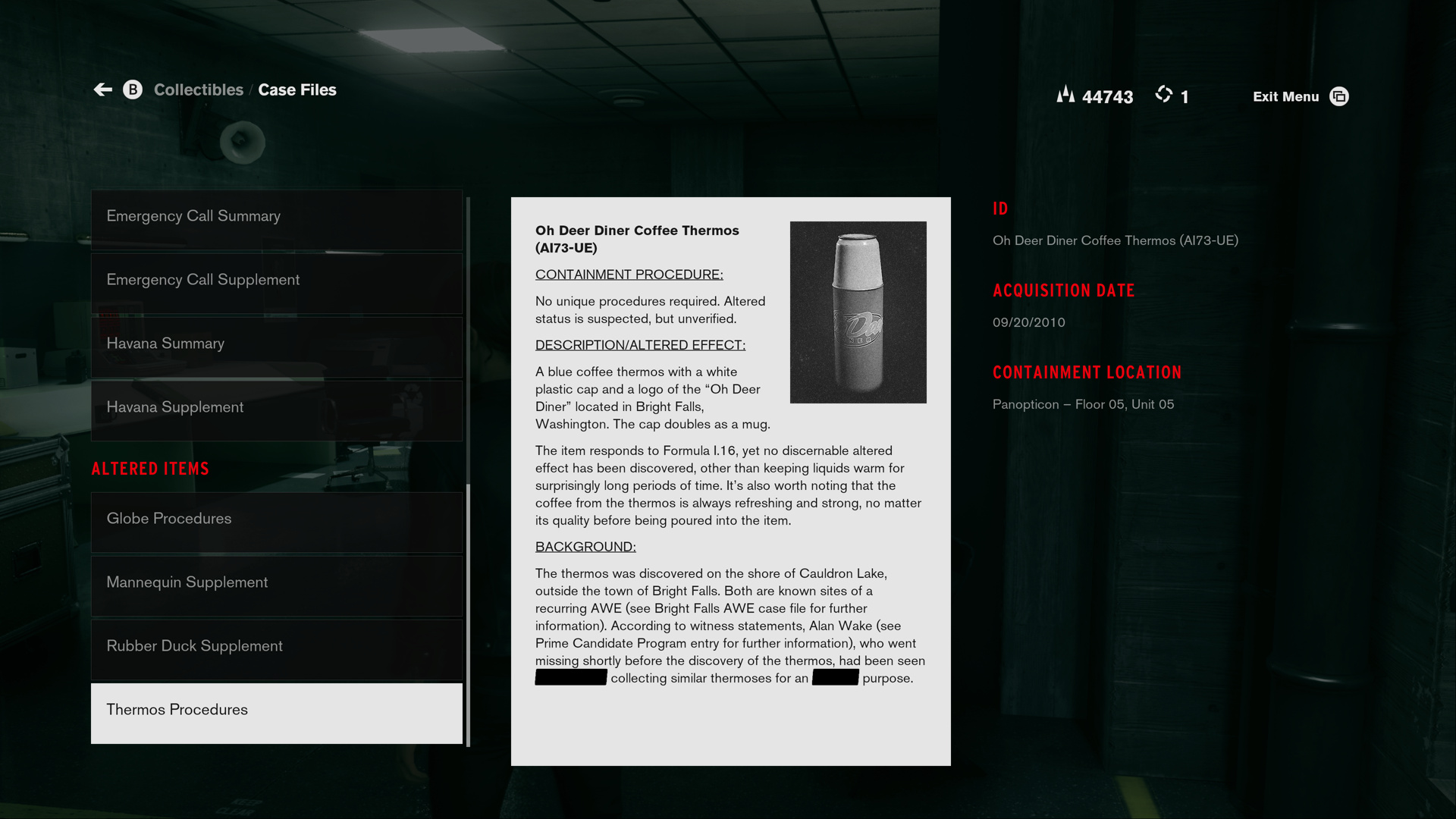Open the Havana Summary case file

pos(277,344)
